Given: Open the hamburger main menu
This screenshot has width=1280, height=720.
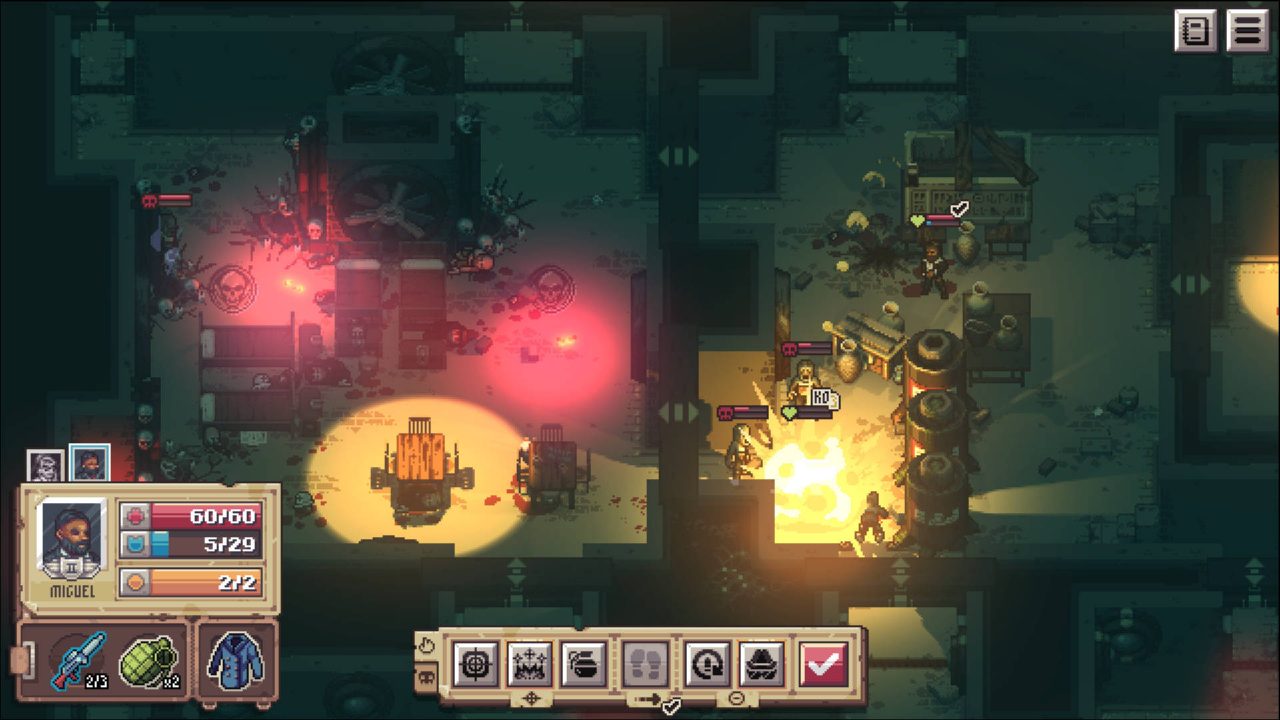Looking at the screenshot, I should pyautogui.click(x=1247, y=31).
